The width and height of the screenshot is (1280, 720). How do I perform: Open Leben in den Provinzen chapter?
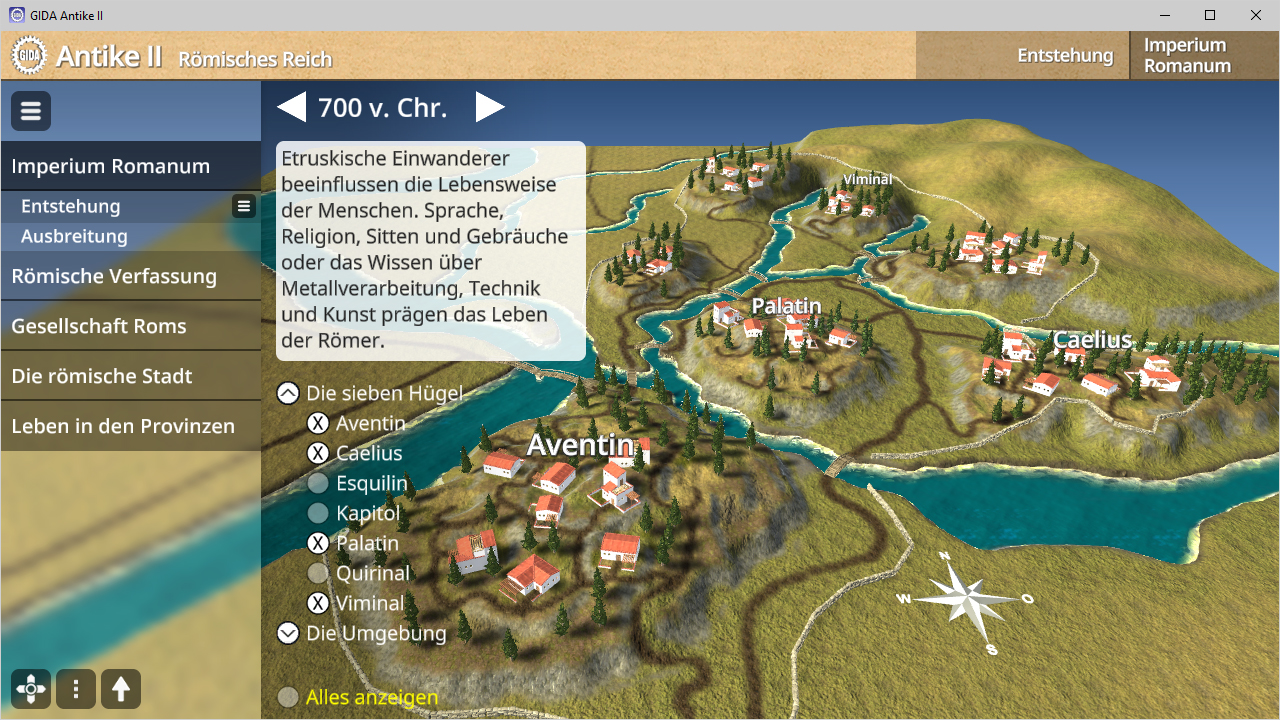123,426
